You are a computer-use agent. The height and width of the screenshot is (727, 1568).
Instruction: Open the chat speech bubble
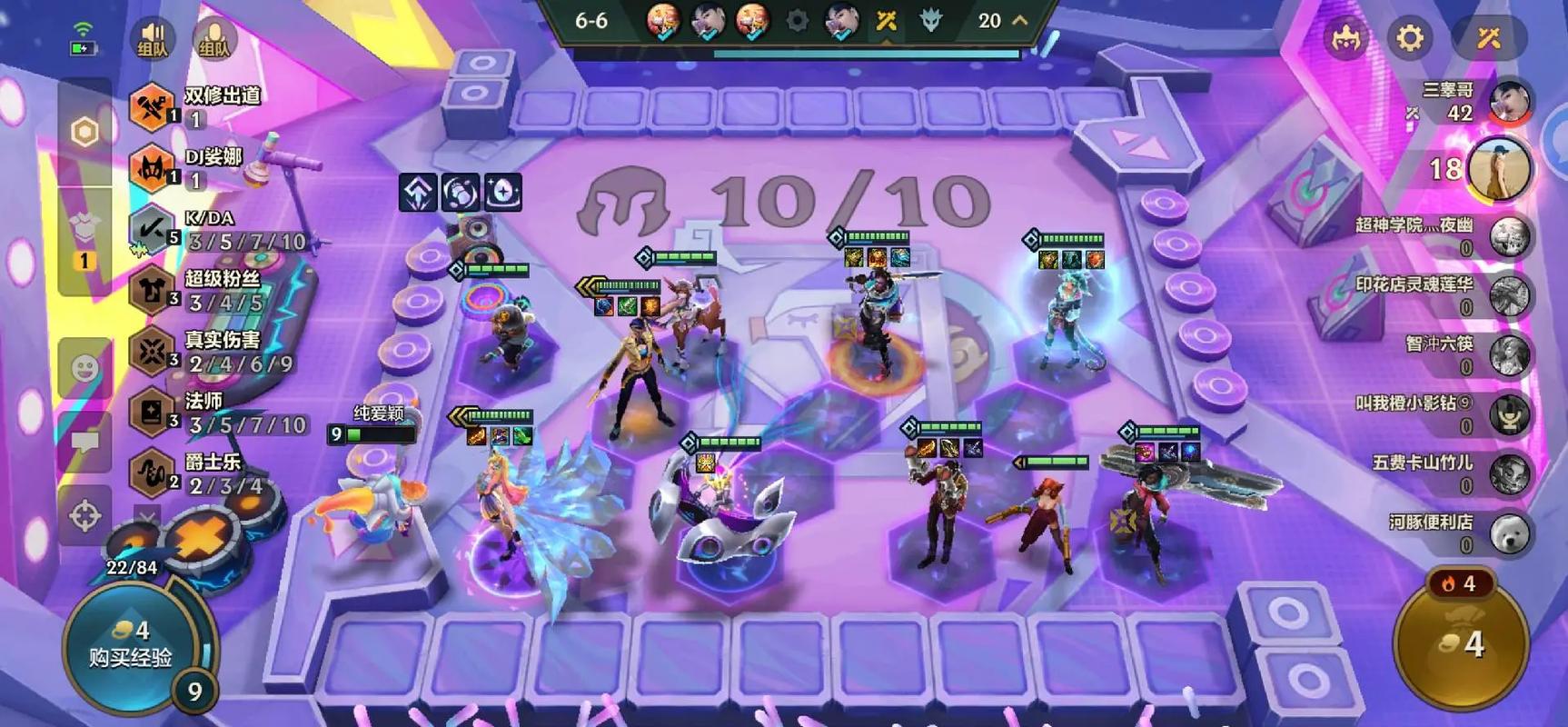coord(85,443)
